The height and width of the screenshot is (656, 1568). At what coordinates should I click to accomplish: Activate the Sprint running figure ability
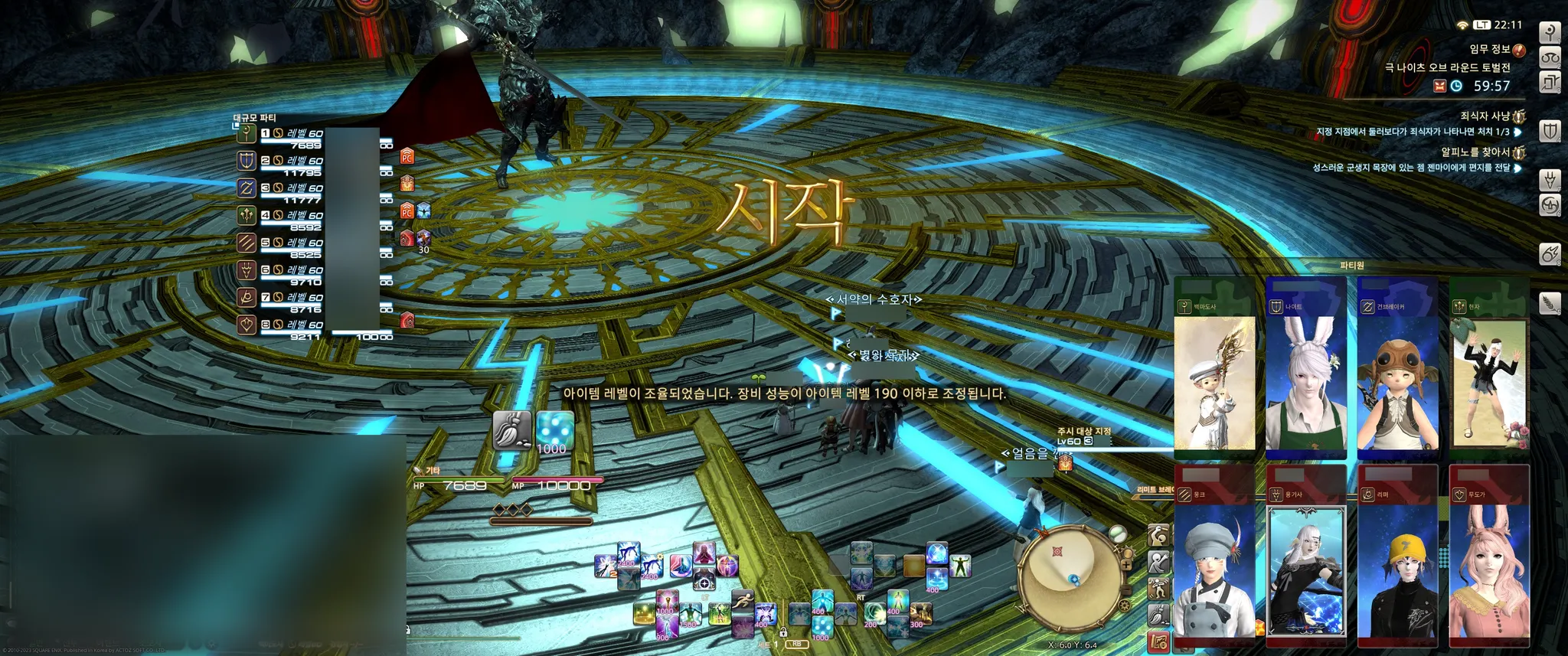741,602
